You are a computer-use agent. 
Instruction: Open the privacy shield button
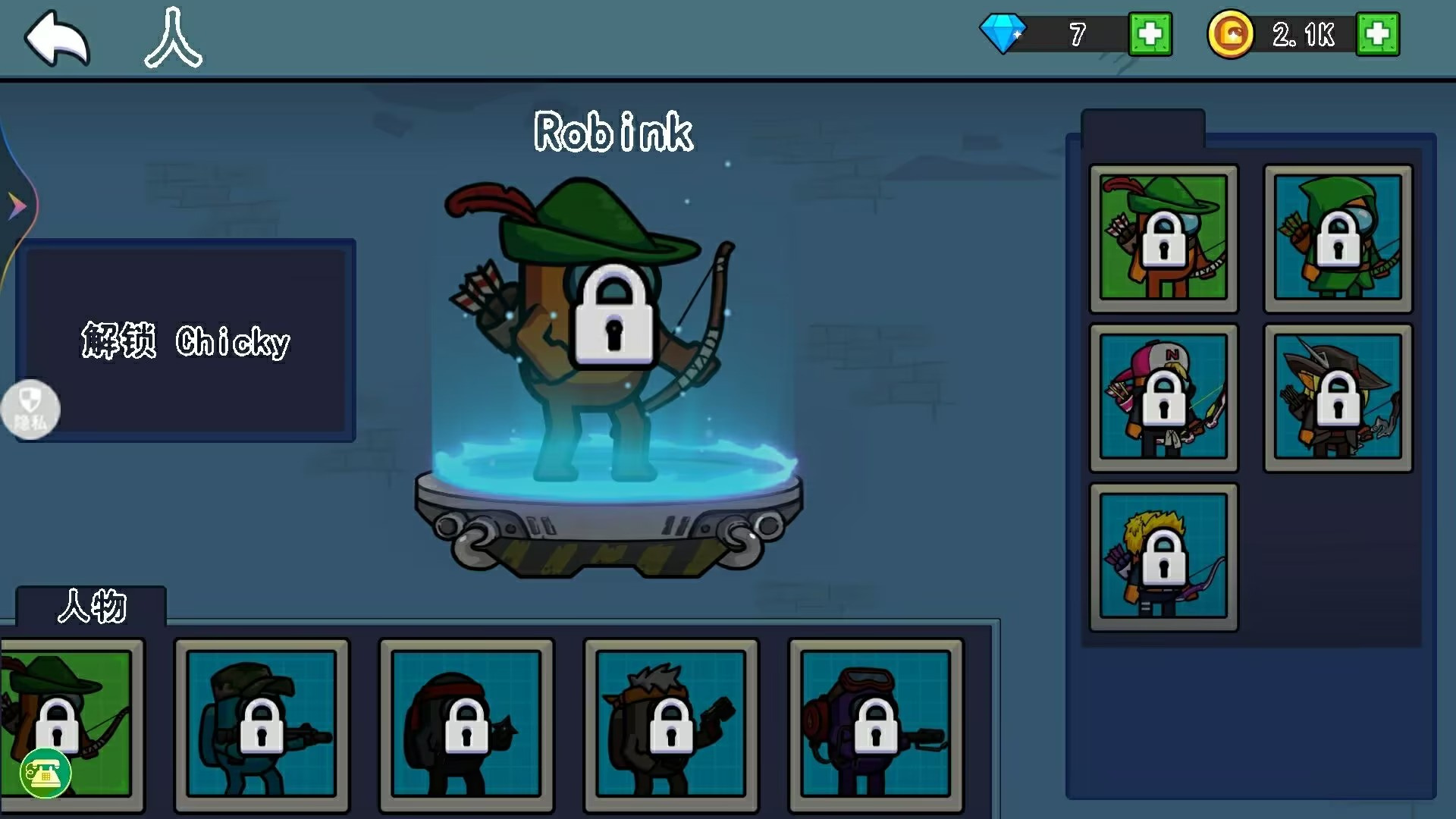point(30,409)
